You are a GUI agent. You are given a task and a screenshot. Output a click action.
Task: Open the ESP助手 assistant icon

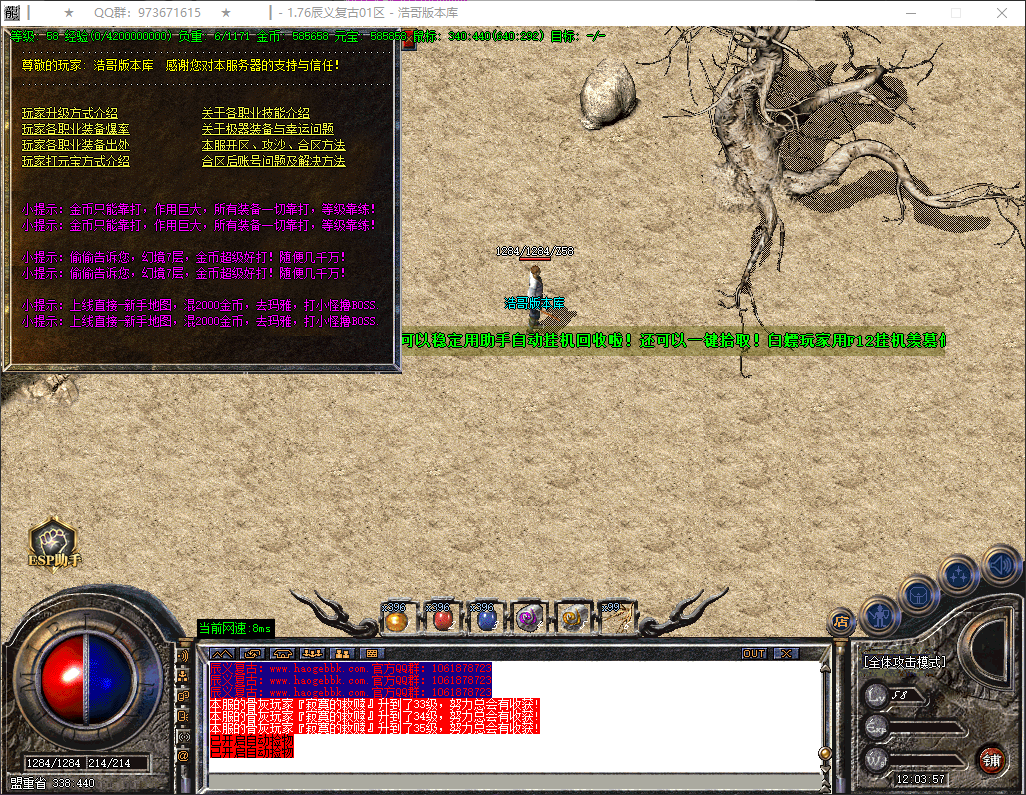tap(54, 545)
